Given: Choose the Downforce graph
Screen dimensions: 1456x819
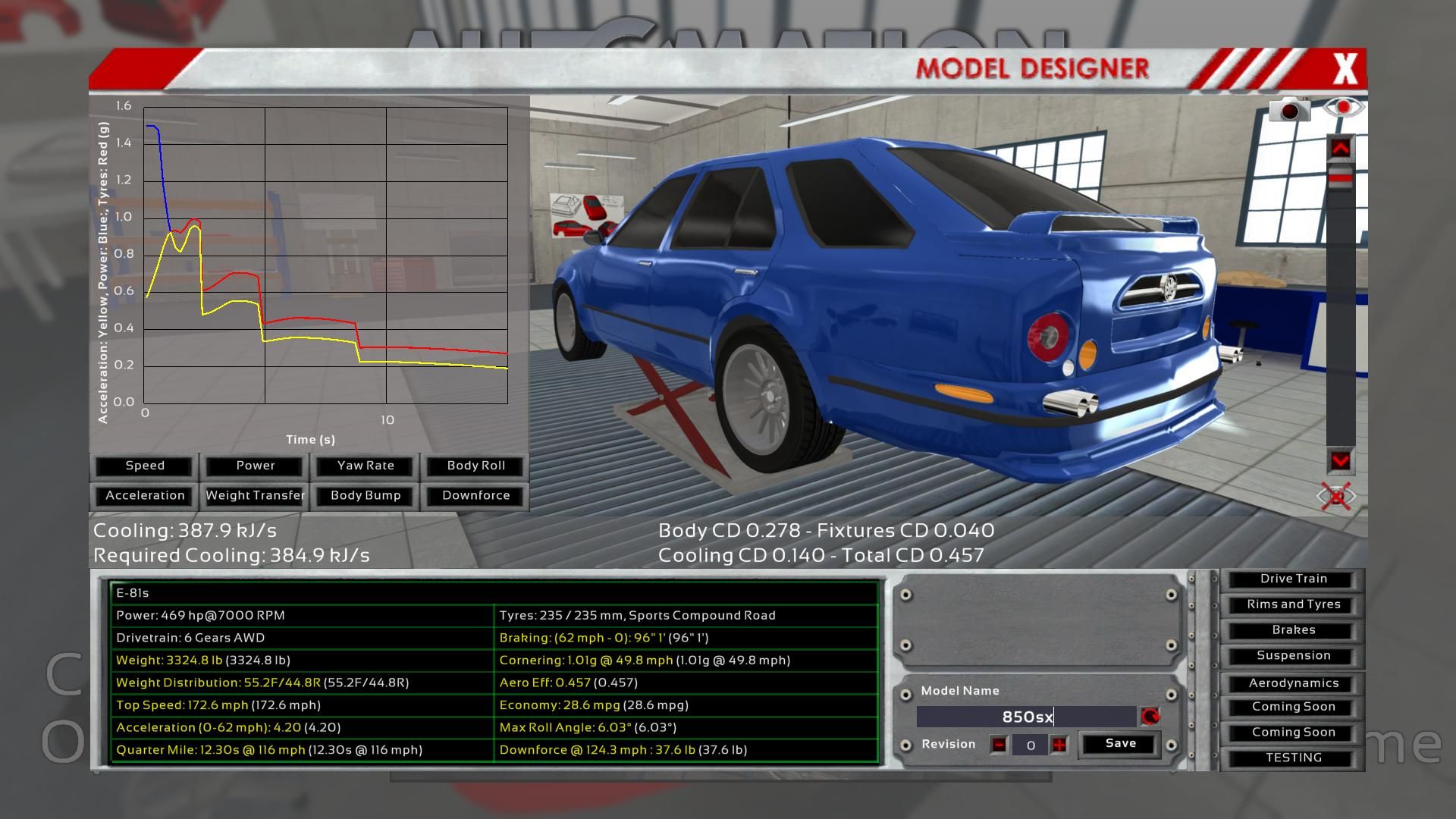Looking at the screenshot, I should click(x=476, y=495).
